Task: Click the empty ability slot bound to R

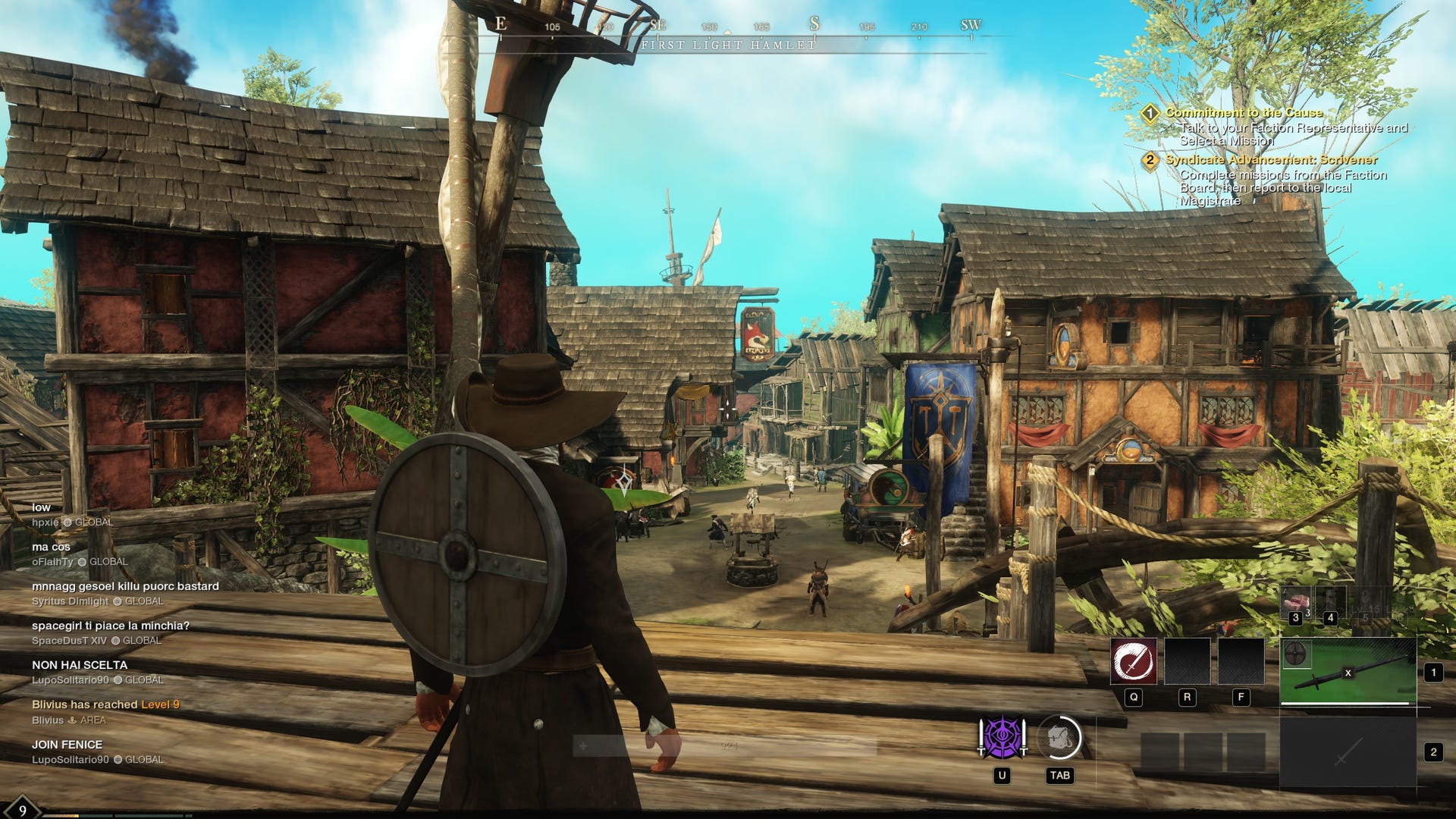Action: pos(1188,661)
